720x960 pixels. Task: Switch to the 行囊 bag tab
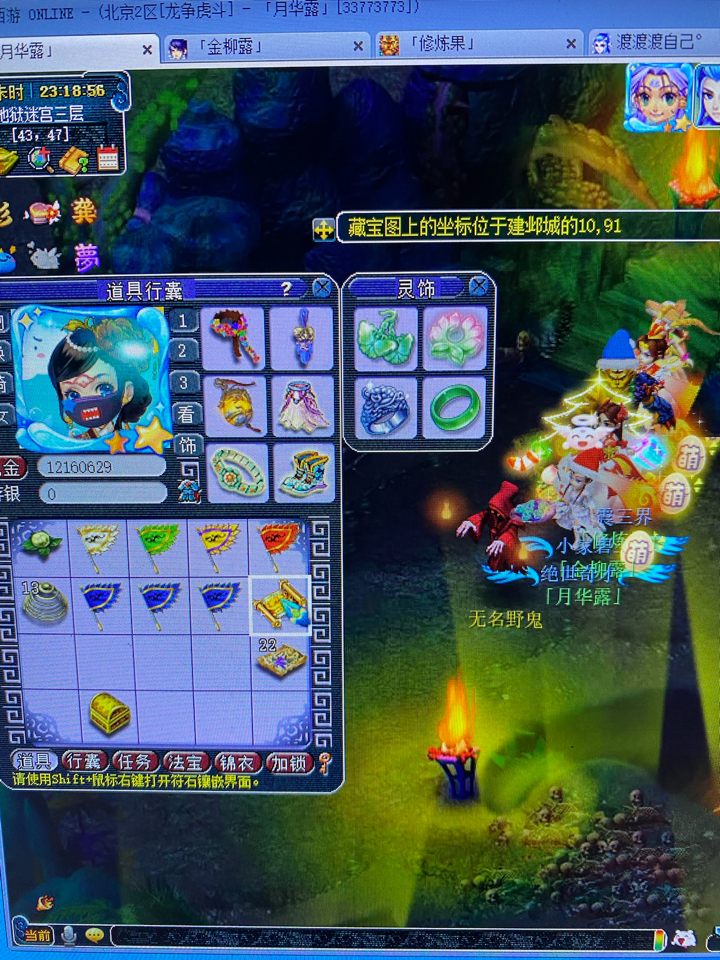click(85, 763)
